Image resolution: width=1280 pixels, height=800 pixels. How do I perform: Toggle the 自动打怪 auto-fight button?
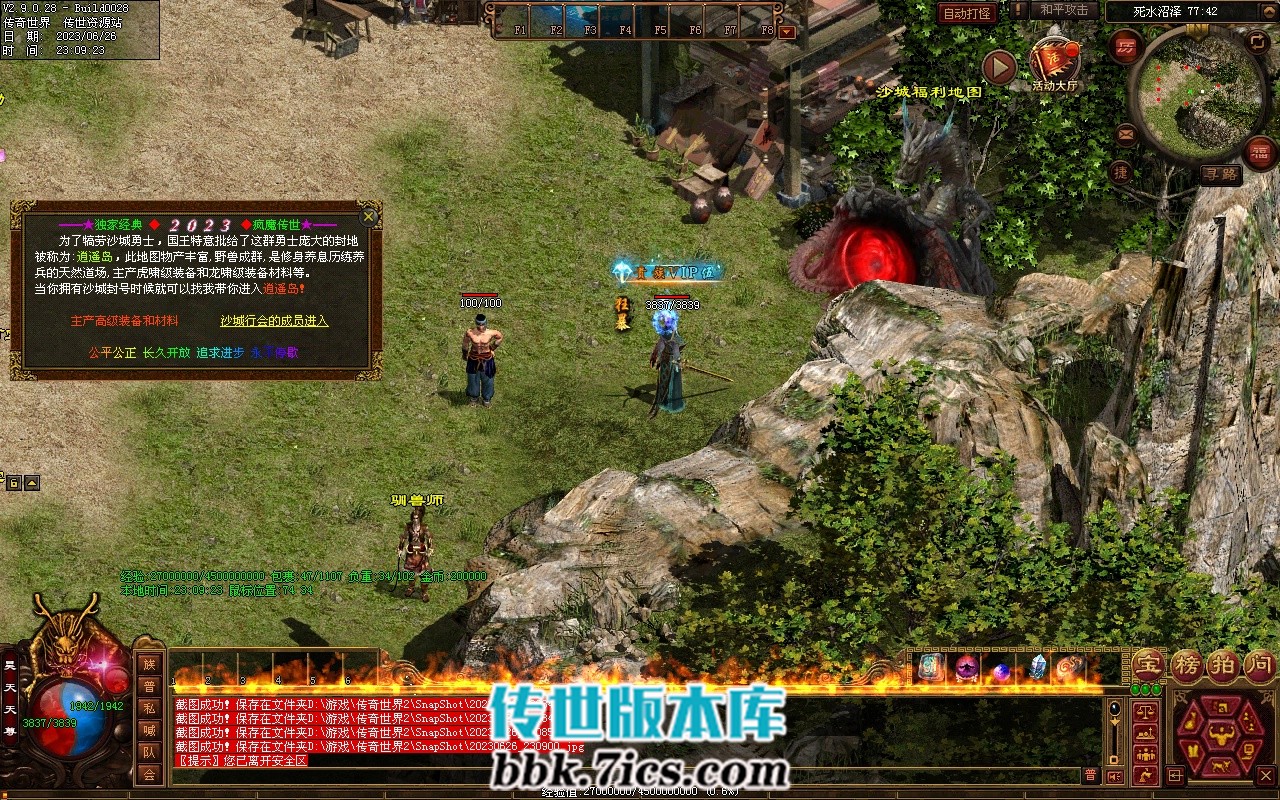pyautogui.click(x=967, y=13)
